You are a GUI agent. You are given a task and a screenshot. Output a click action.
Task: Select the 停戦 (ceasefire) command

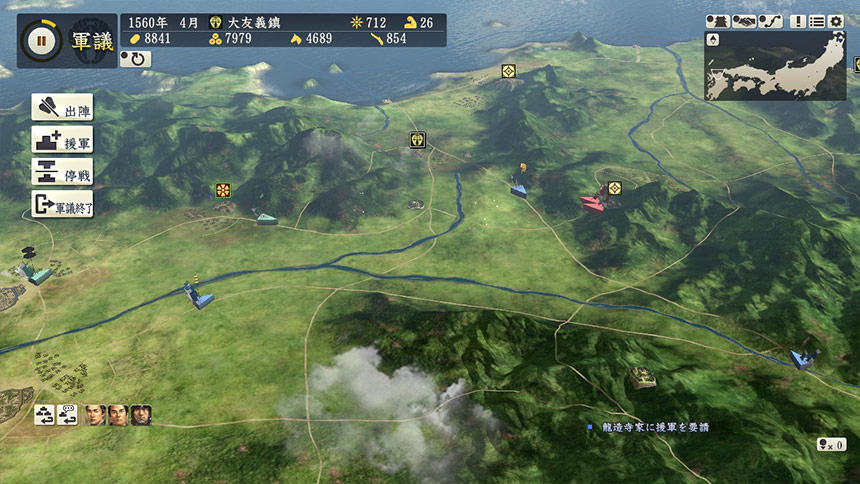pos(62,172)
